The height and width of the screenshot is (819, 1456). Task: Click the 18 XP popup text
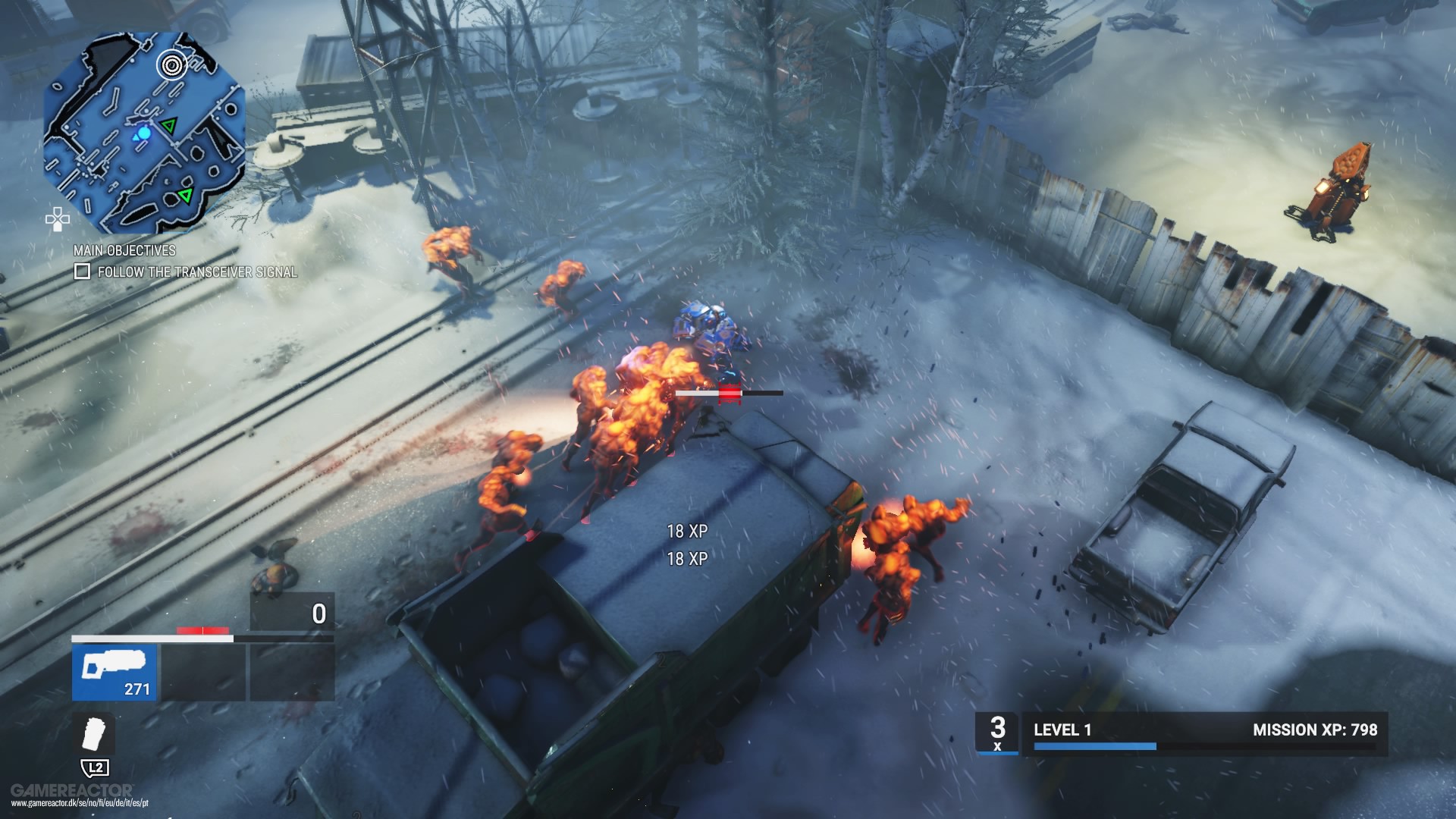click(687, 532)
